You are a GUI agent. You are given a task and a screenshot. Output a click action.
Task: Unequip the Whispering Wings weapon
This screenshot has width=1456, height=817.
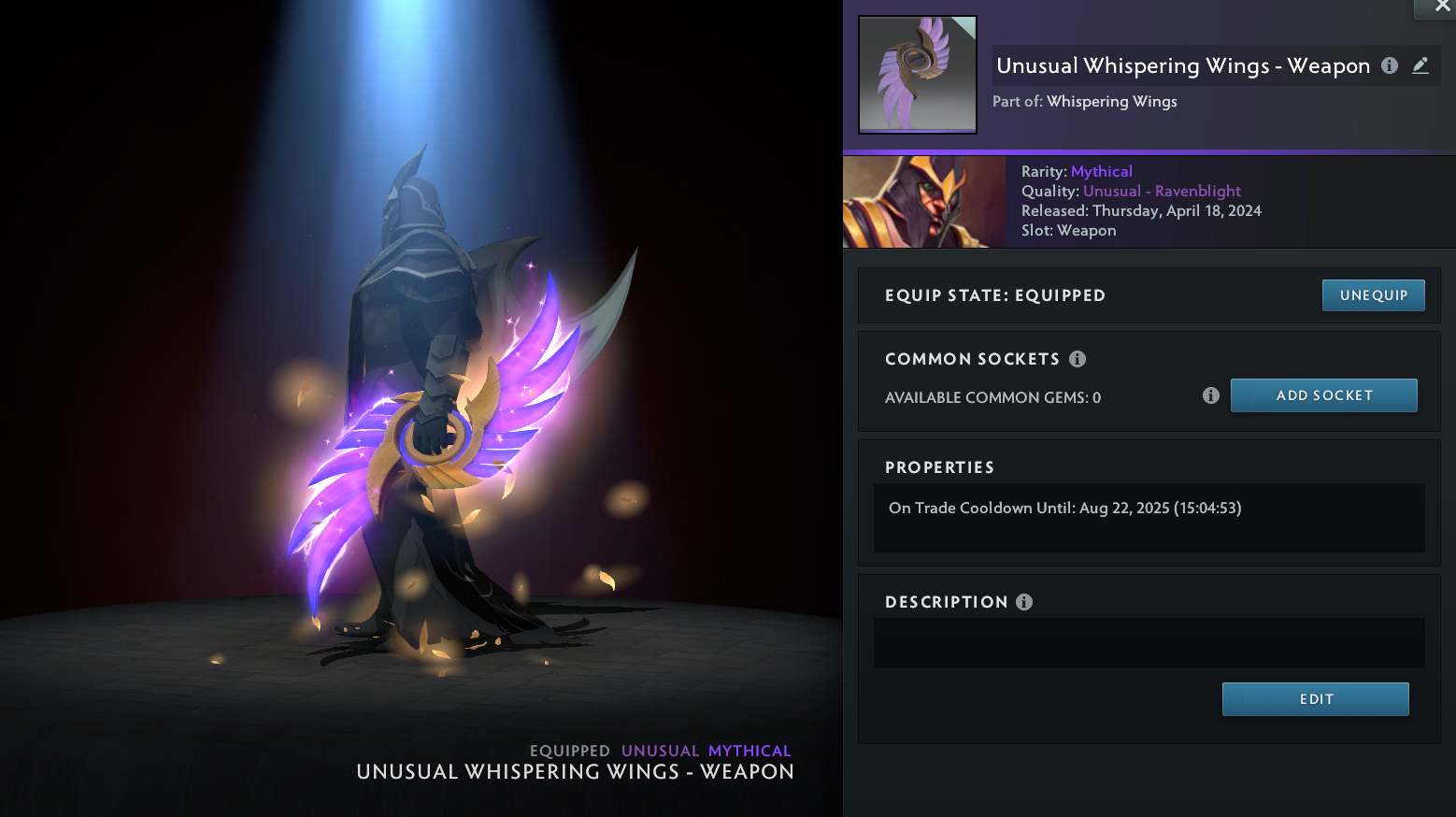click(x=1373, y=295)
